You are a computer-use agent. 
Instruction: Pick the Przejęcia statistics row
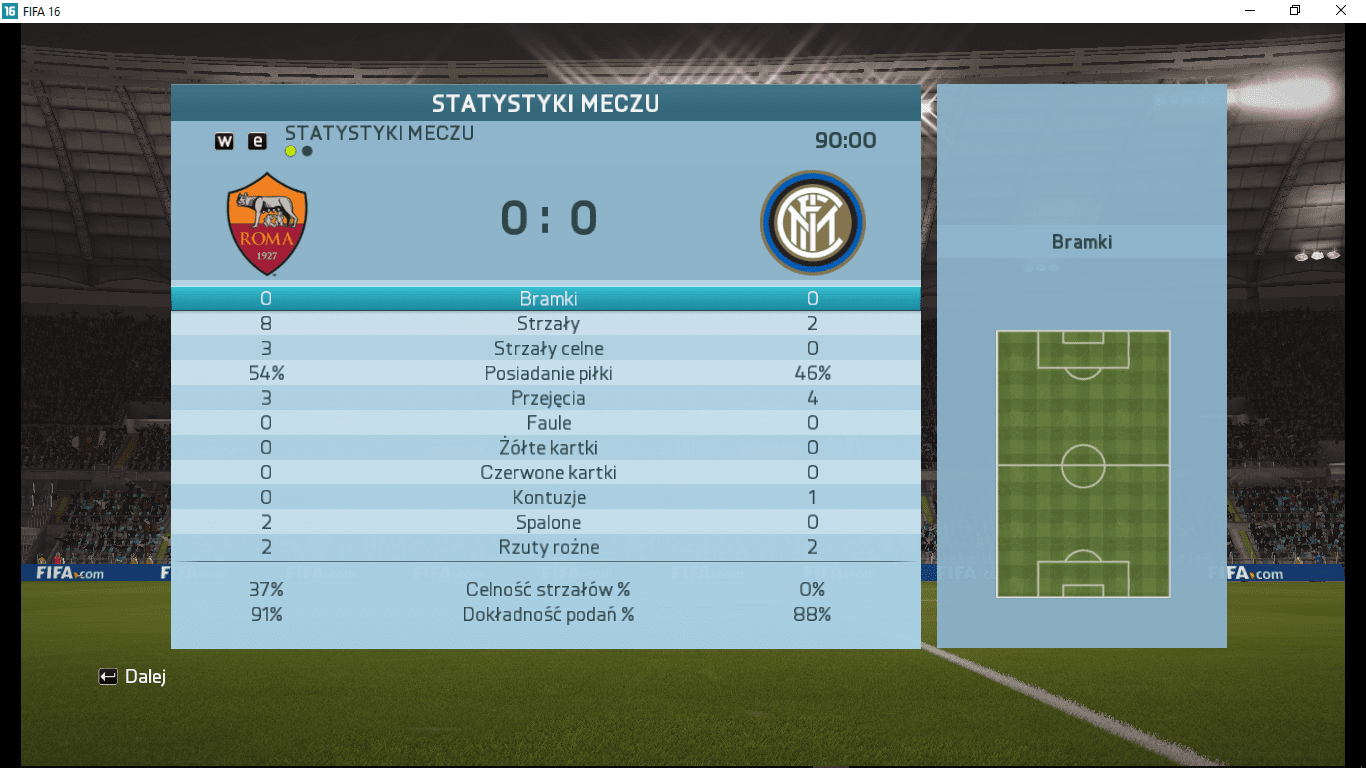tap(547, 398)
